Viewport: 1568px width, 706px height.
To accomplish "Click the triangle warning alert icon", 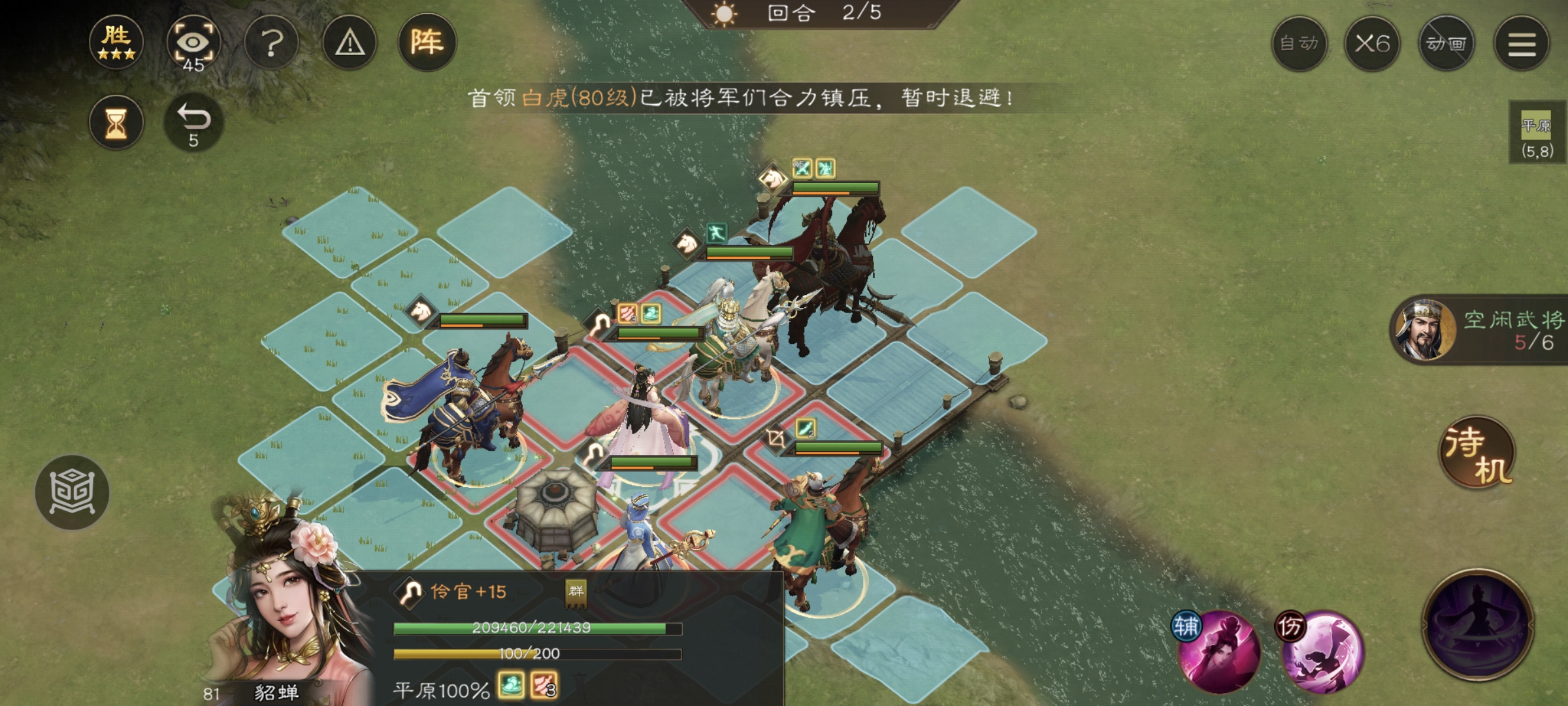I will pos(350,42).
